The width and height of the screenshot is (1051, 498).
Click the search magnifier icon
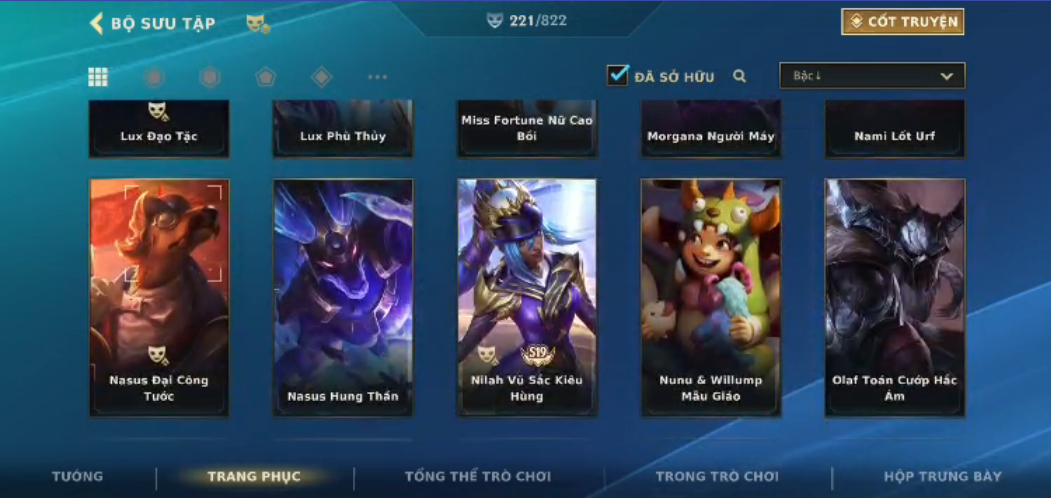(740, 76)
